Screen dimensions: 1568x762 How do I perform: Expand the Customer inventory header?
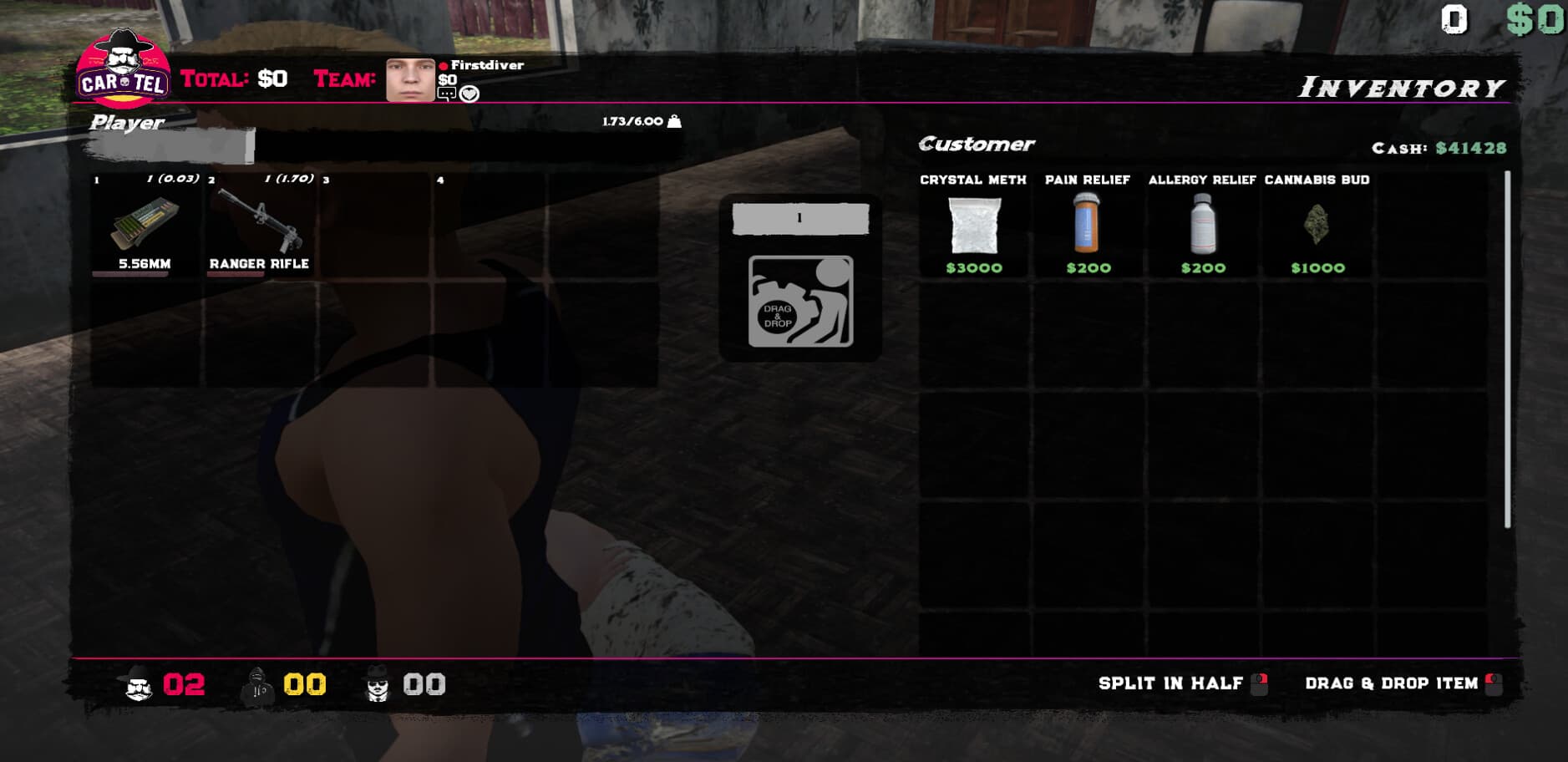click(976, 143)
